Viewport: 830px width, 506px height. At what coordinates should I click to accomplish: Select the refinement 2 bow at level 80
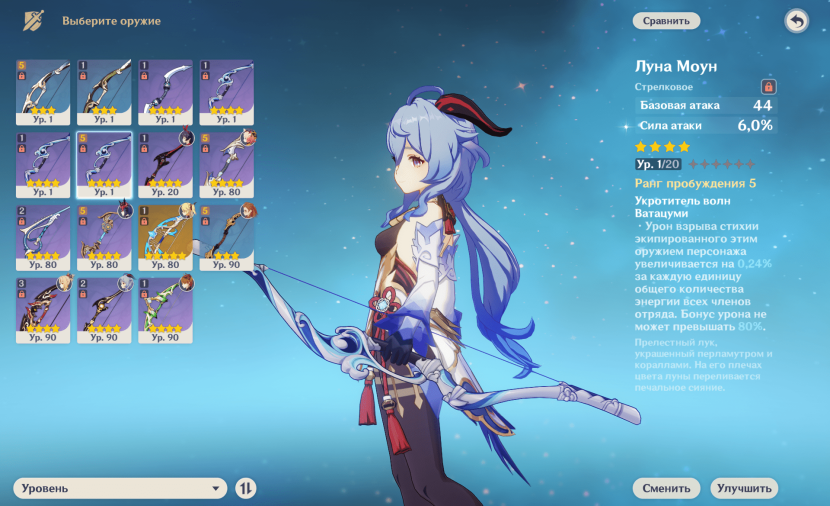(43, 236)
